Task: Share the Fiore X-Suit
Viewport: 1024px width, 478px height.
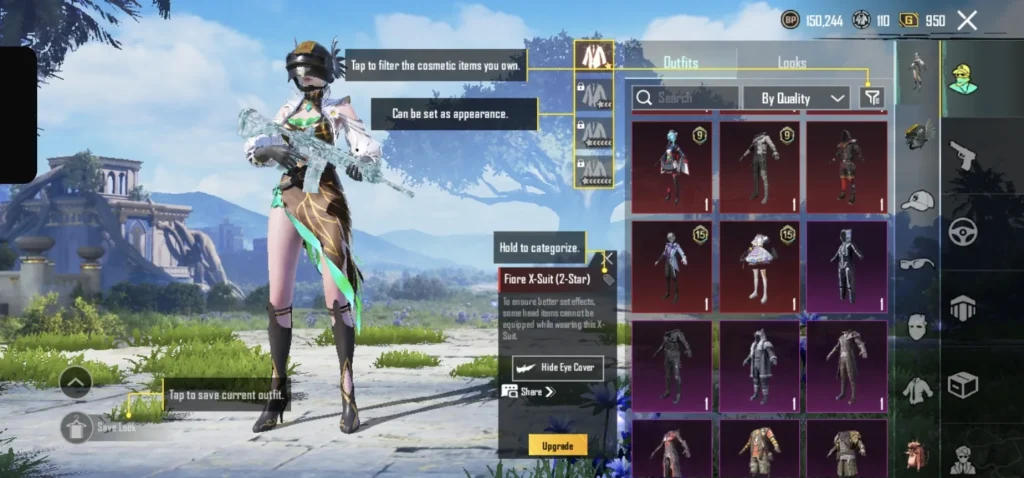Action: tap(529, 392)
